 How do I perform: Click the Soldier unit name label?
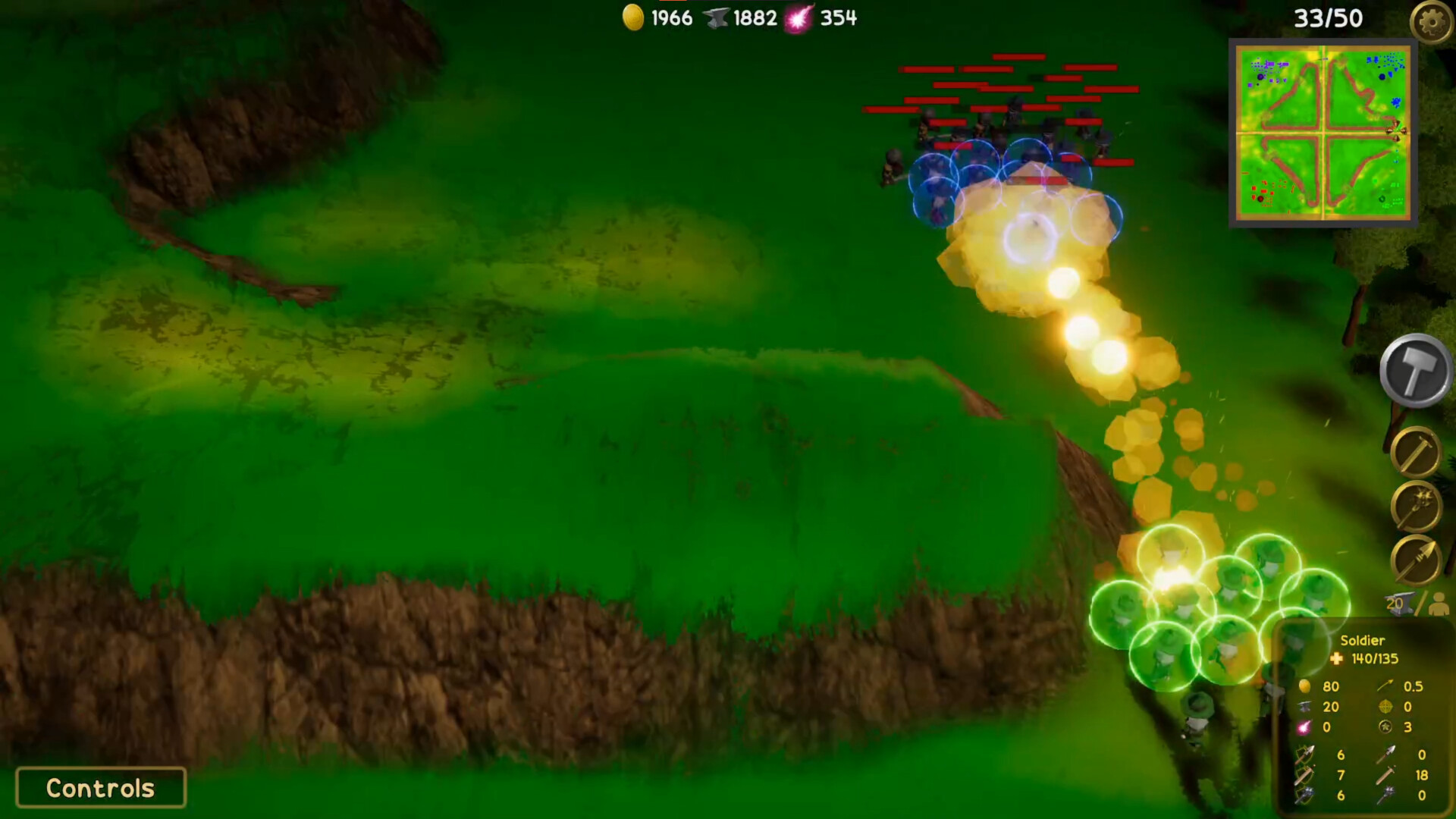(x=1363, y=642)
